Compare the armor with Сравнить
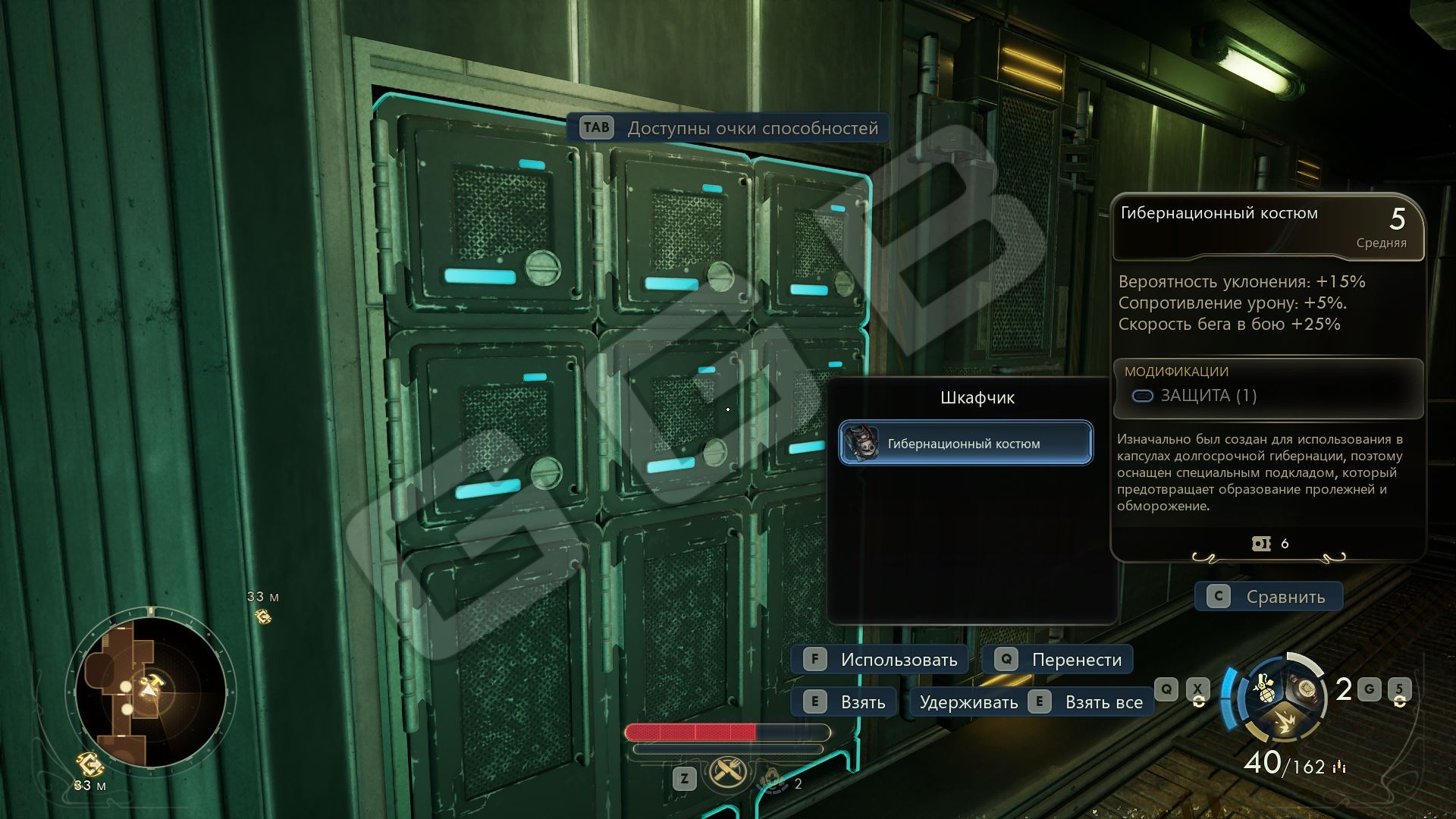This screenshot has width=1456, height=819. point(1269,597)
